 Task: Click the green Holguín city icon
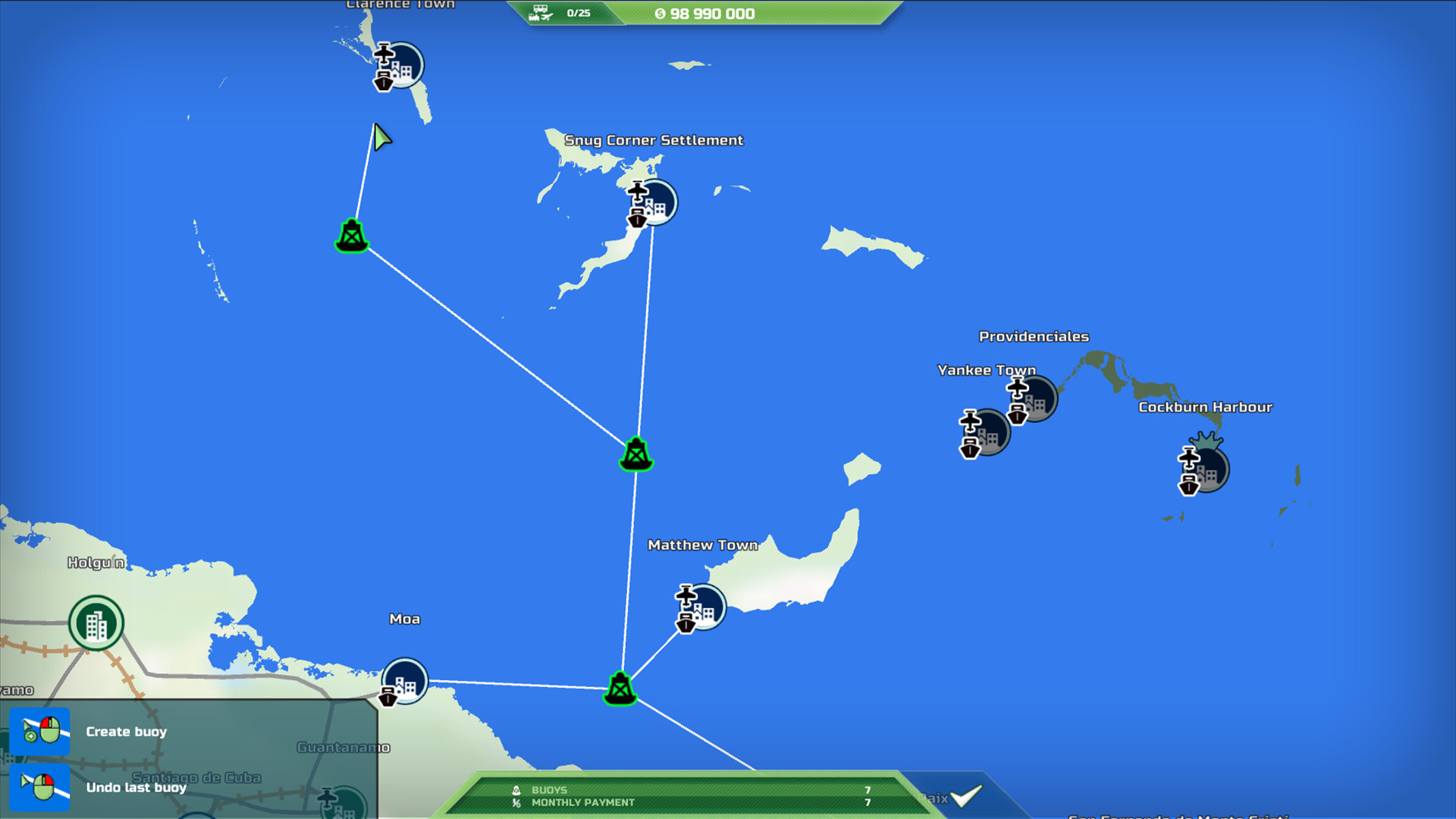(96, 622)
